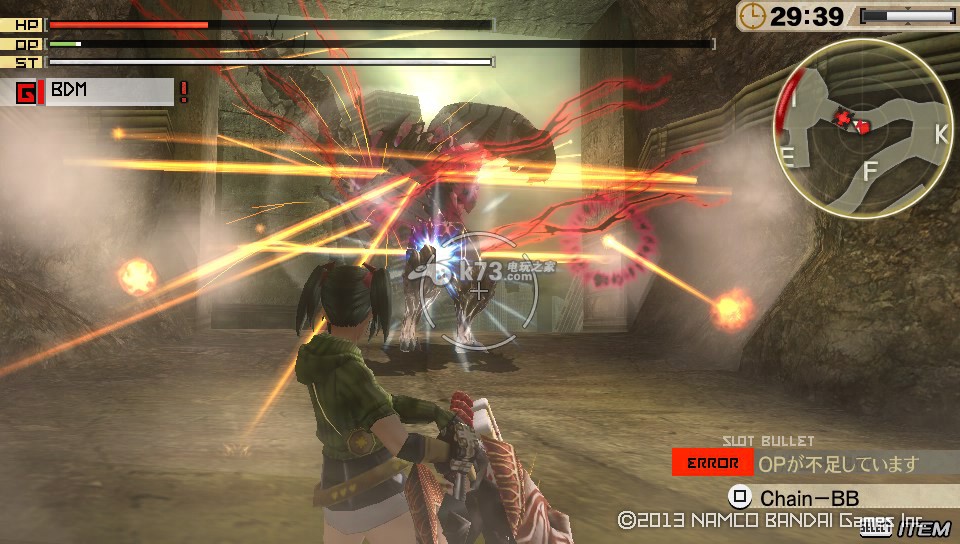This screenshot has height=544, width=960.
Task: Click the circular minimap
Action: 862,129
